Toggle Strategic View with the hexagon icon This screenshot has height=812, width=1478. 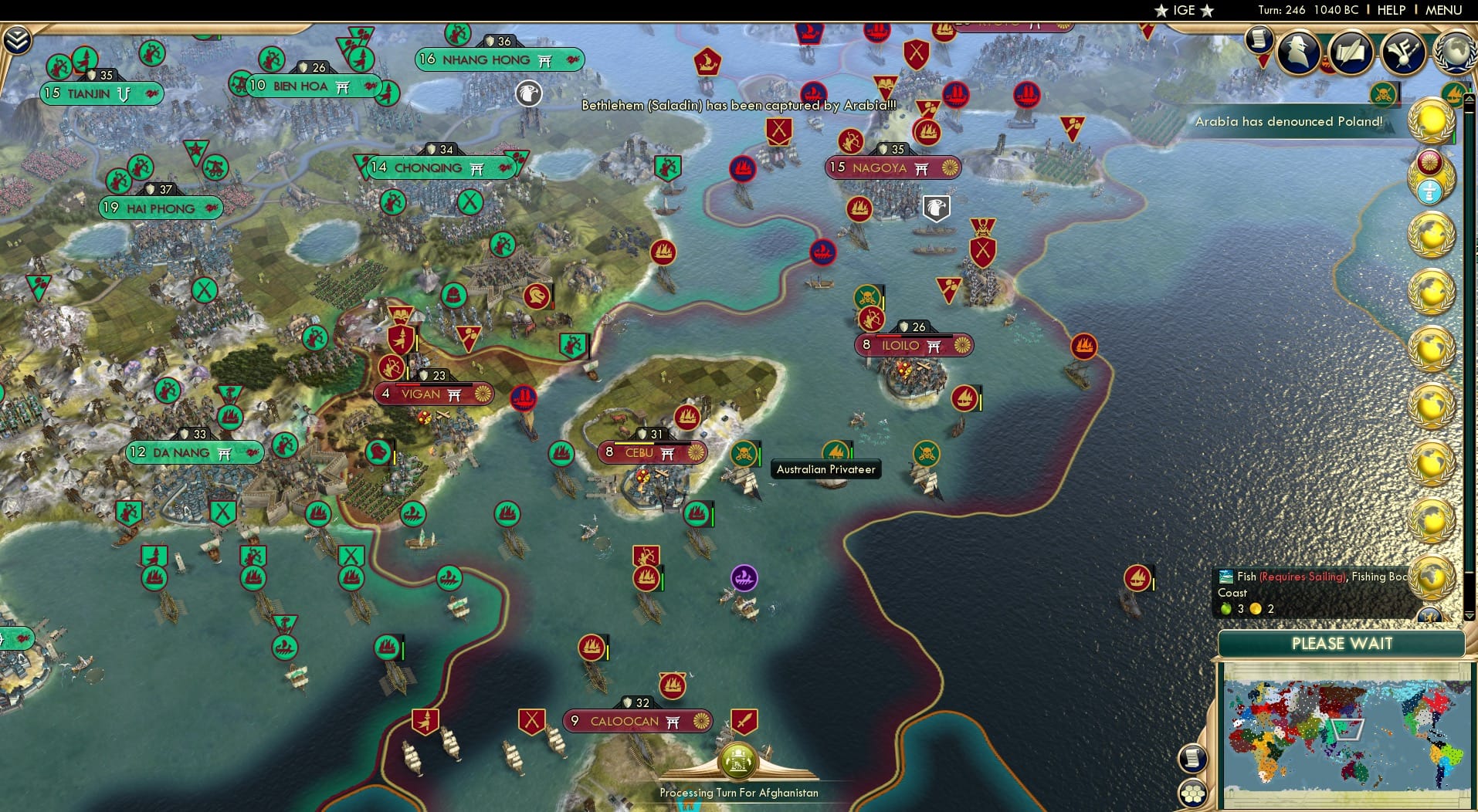(1192, 791)
